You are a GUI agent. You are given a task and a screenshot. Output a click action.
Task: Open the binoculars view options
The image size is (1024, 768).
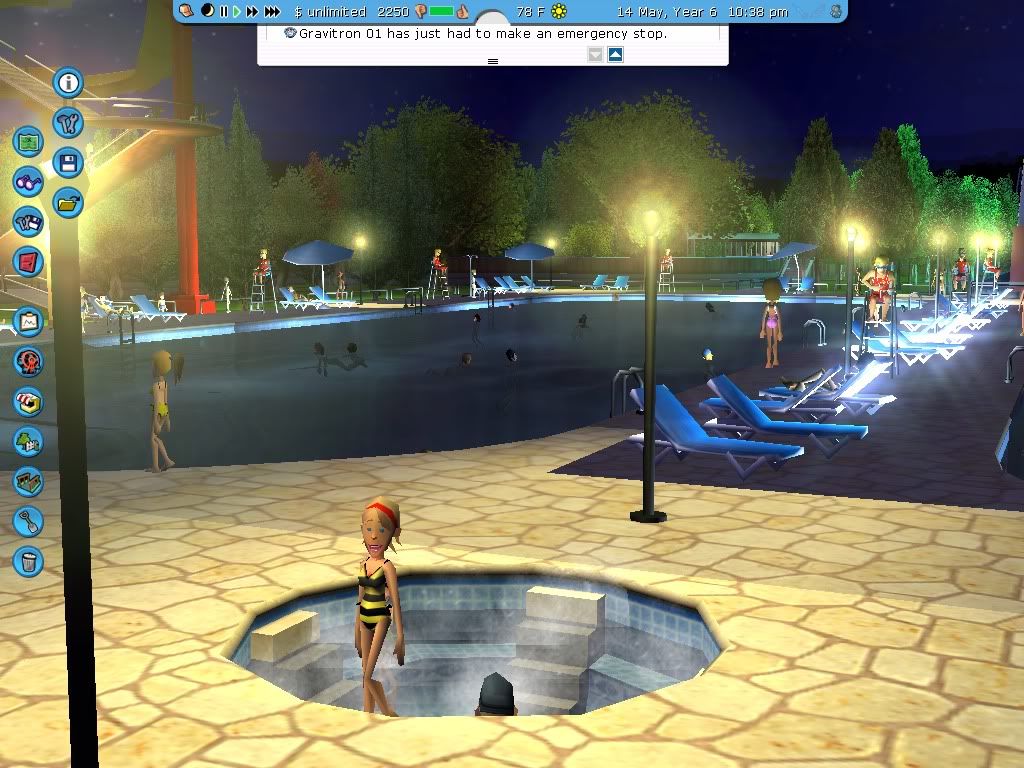28,182
